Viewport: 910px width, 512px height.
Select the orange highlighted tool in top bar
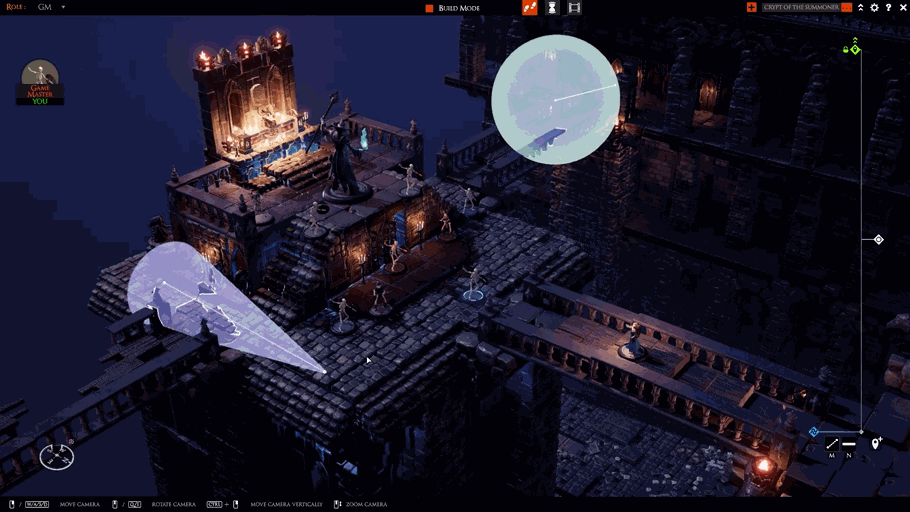(x=530, y=8)
